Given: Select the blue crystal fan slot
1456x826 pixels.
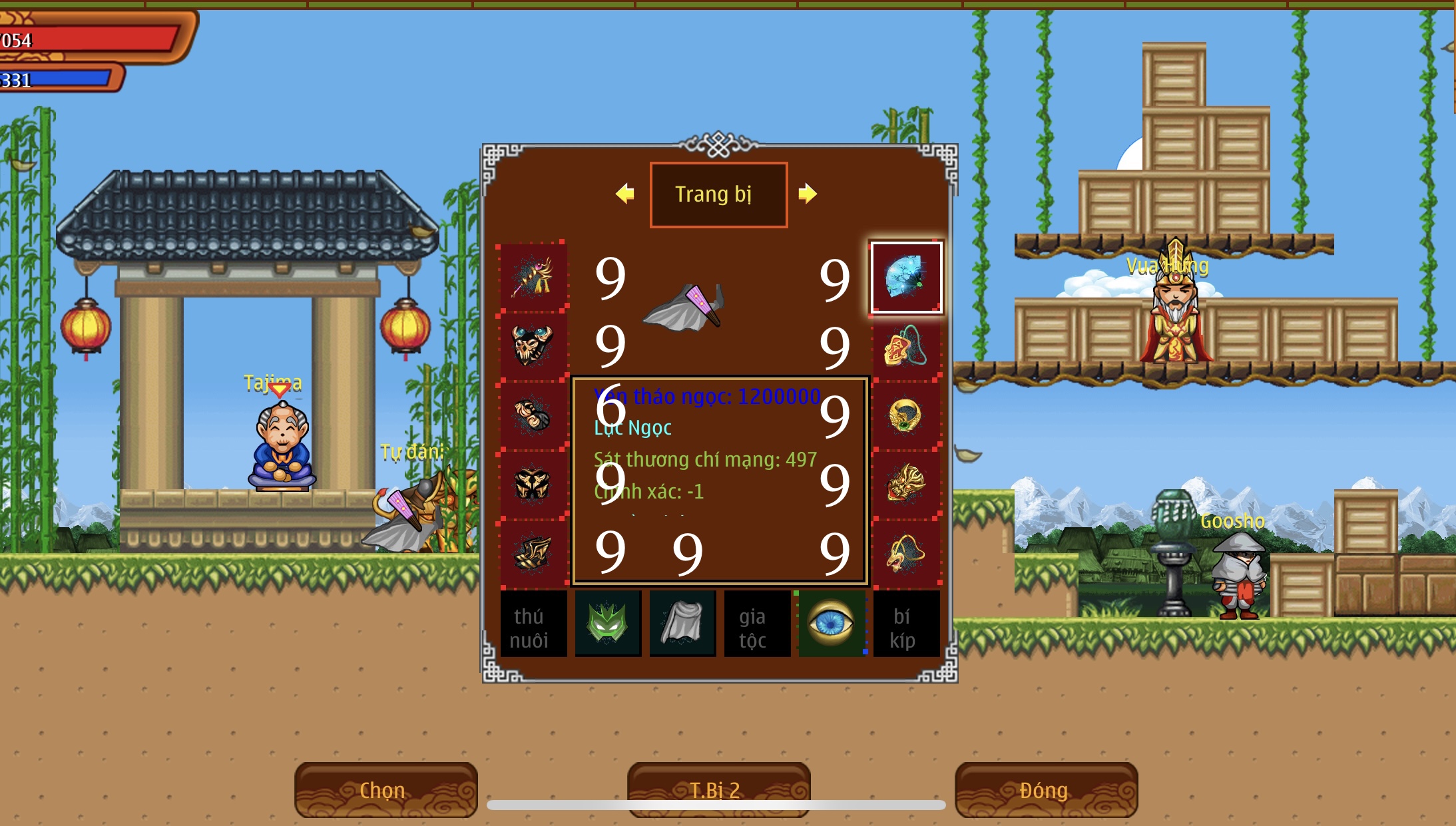Looking at the screenshot, I should 906,278.
